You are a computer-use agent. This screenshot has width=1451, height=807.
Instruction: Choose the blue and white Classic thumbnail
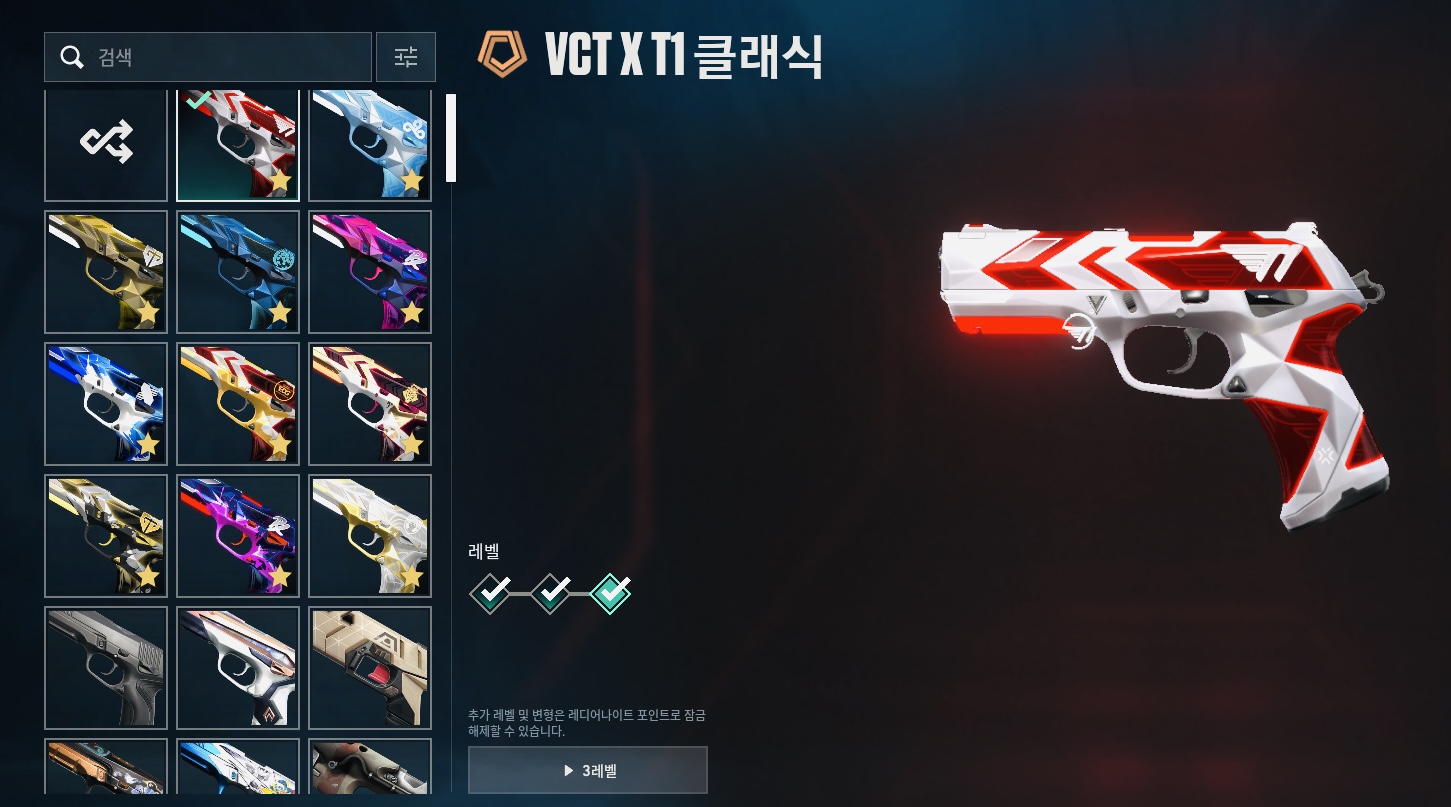click(106, 403)
